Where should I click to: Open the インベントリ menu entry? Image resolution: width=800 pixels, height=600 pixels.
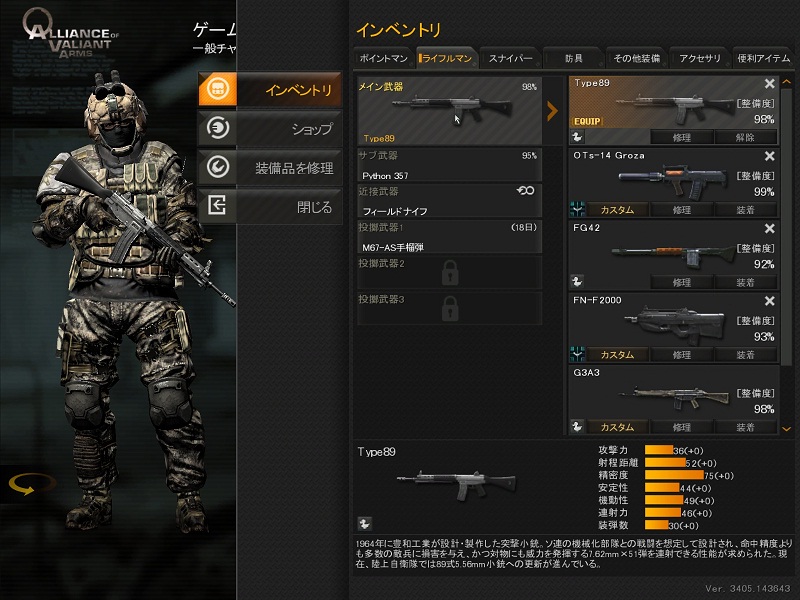(270, 91)
